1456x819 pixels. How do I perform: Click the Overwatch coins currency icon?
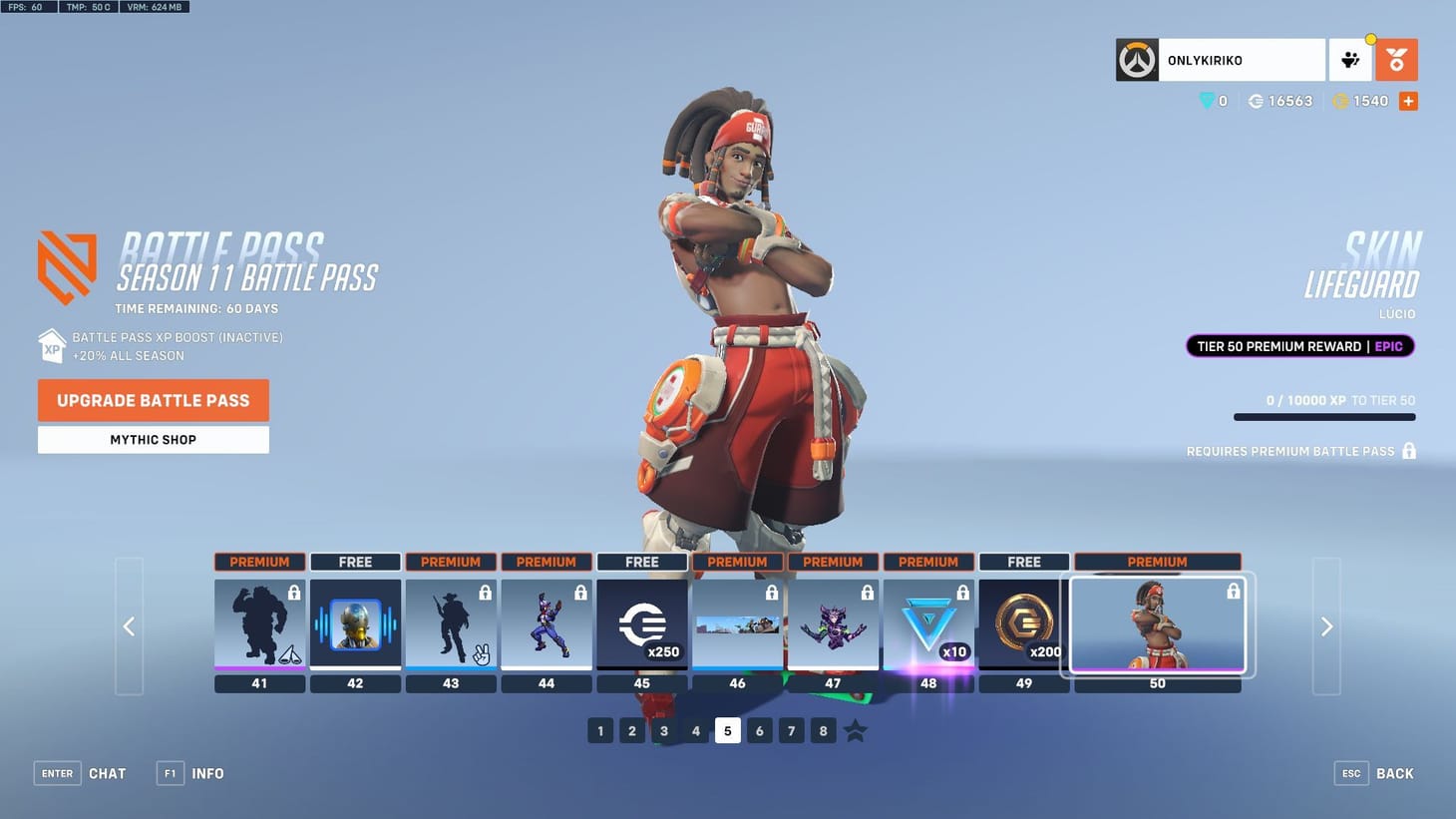pyautogui.click(x=1341, y=101)
